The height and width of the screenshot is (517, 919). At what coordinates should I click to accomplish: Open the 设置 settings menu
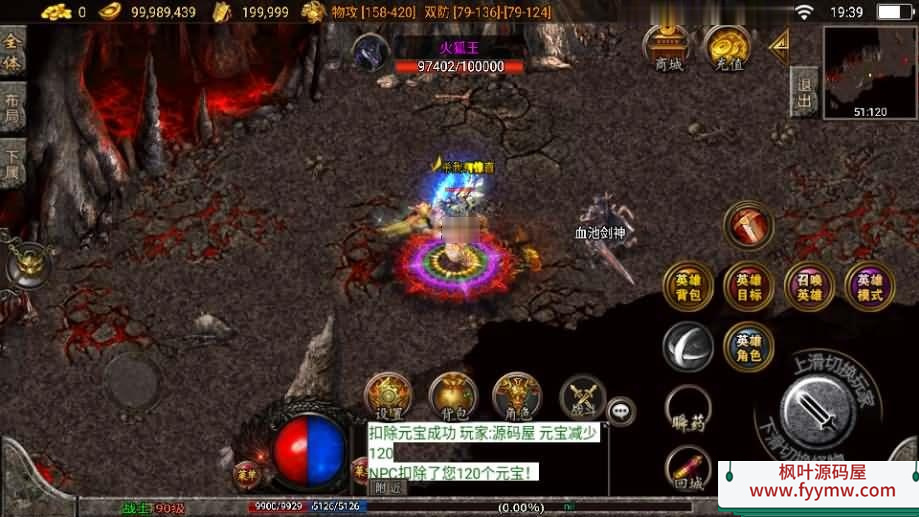(x=388, y=397)
